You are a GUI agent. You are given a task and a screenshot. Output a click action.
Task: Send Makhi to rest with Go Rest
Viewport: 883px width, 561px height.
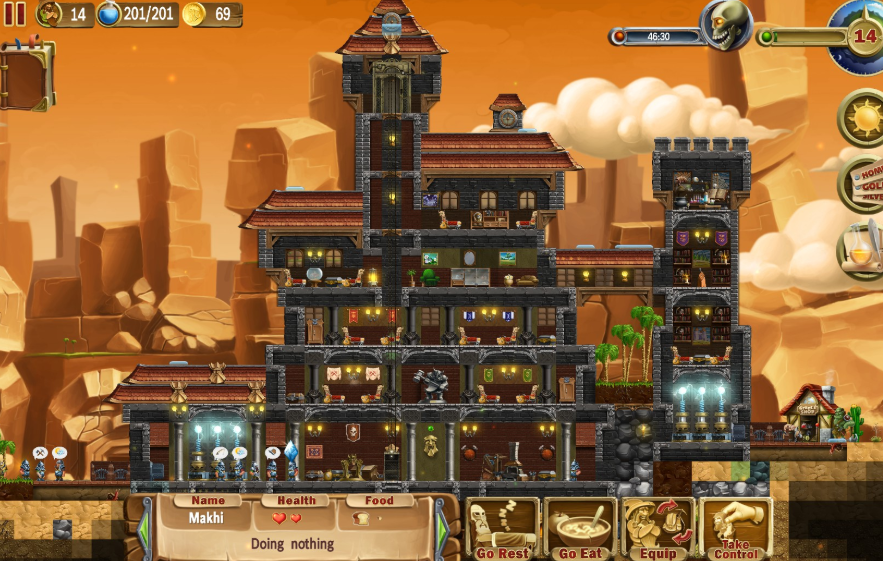502,529
